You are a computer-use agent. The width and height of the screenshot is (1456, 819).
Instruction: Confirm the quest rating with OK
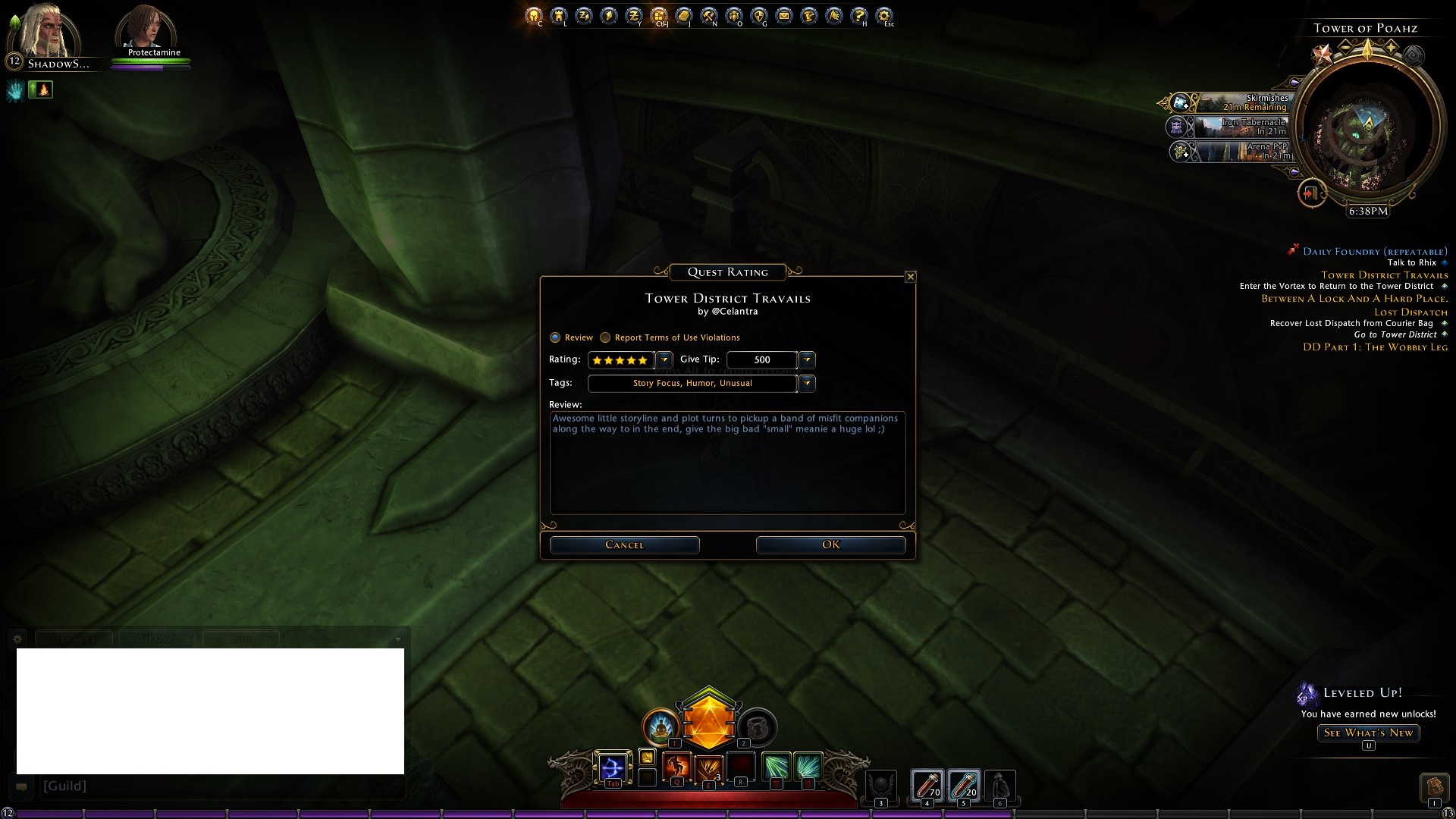830,544
